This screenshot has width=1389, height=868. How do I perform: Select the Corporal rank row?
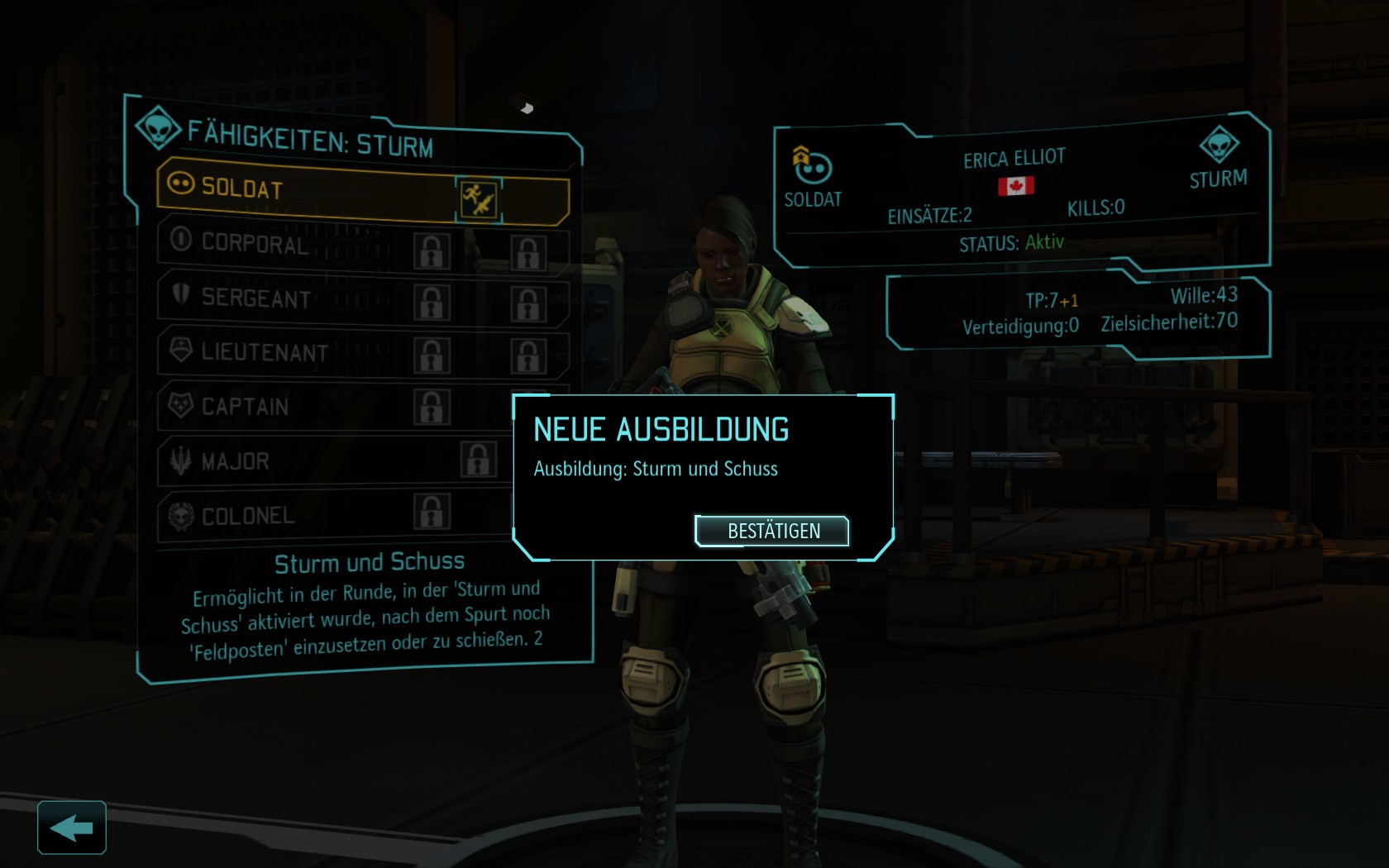[281, 243]
